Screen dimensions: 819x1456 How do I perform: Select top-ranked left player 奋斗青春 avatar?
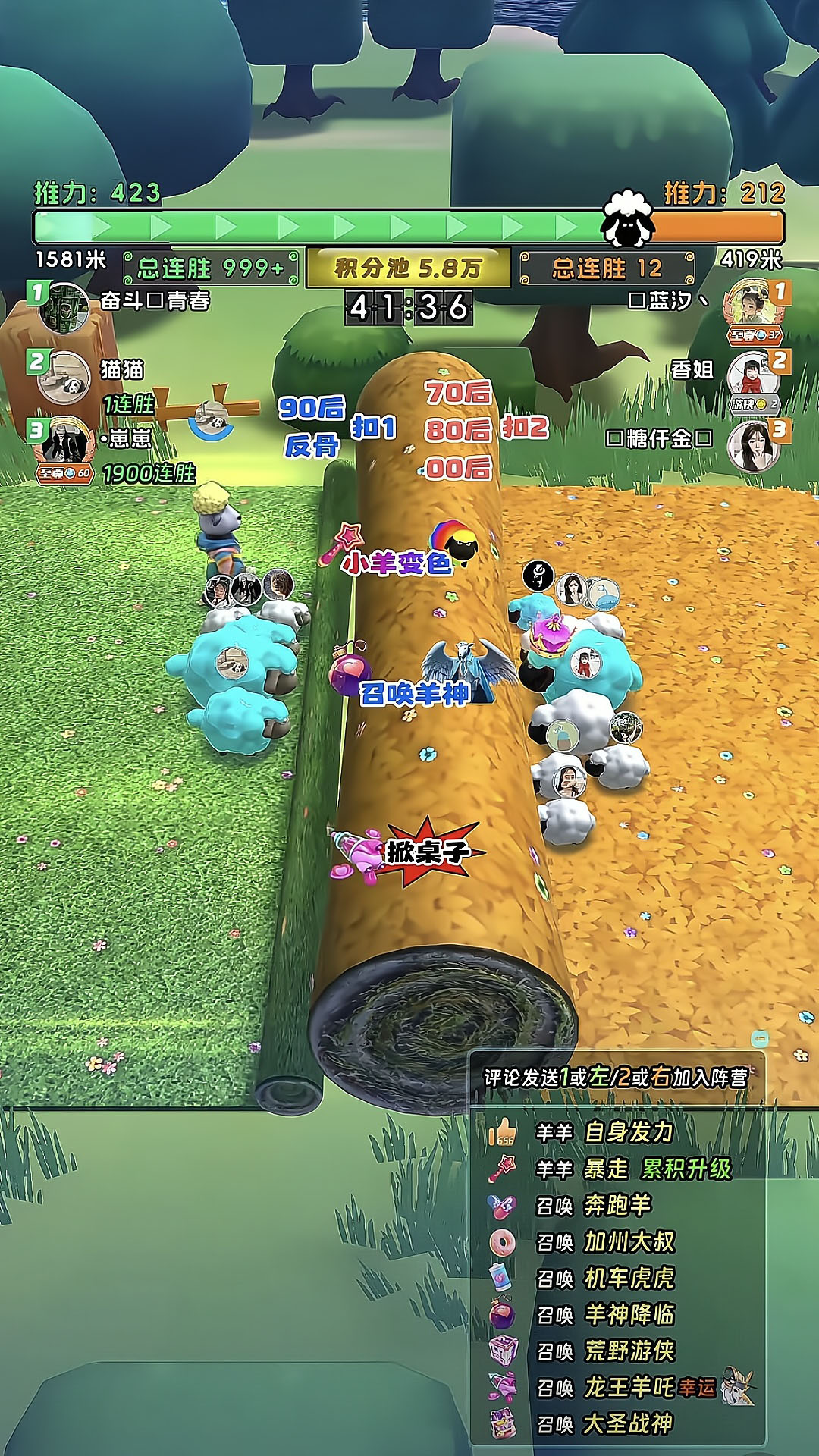click(x=64, y=308)
